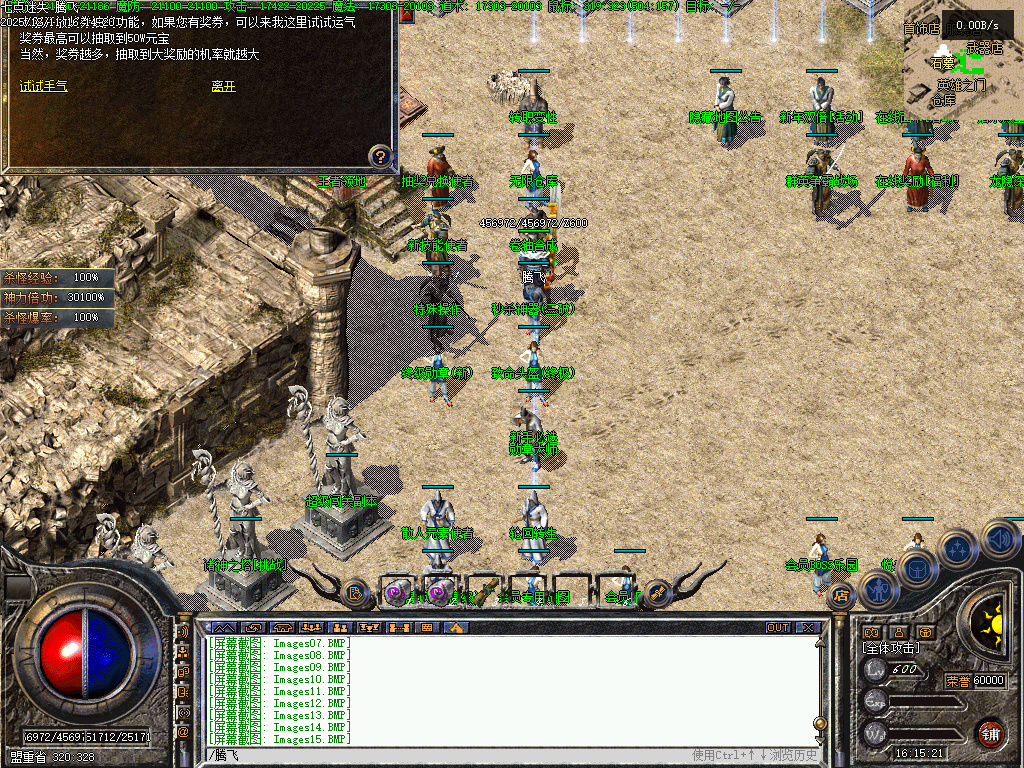The image size is (1024, 768).
Task: Open the character status round button
Action: tap(881, 590)
